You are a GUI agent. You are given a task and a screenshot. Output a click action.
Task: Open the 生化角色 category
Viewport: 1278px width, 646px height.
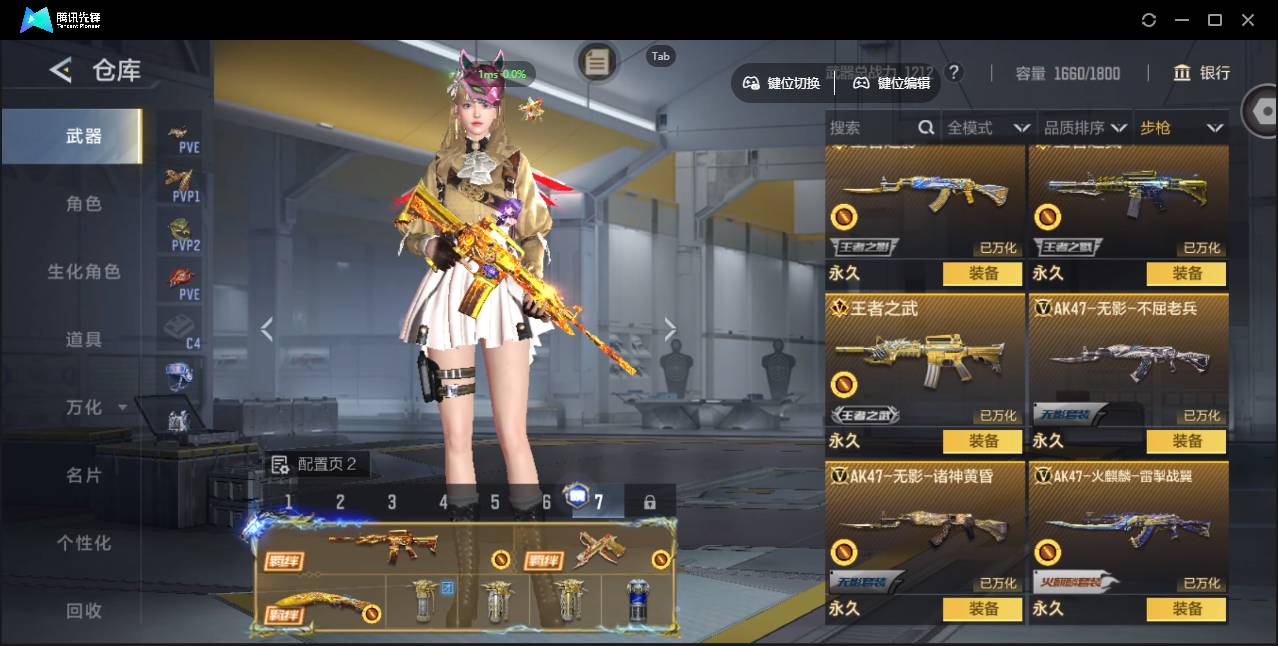(84, 272)
